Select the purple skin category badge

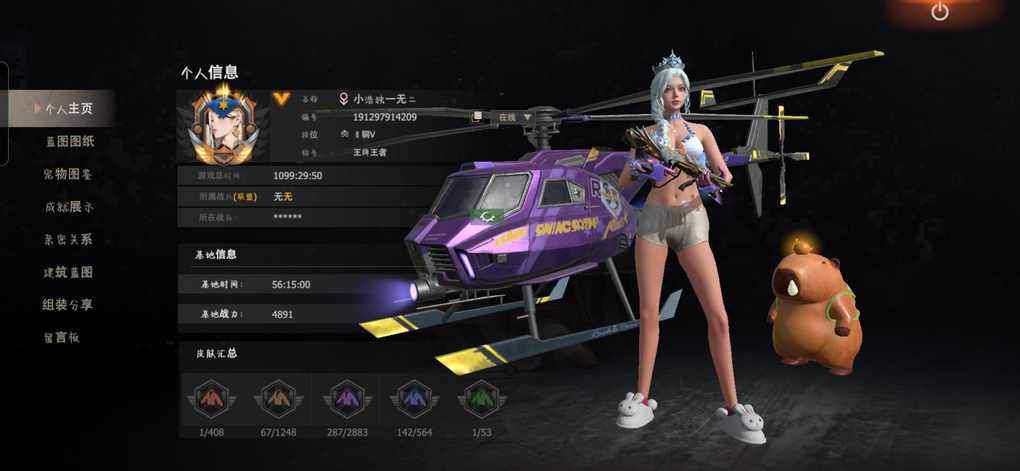click(343, 399)
